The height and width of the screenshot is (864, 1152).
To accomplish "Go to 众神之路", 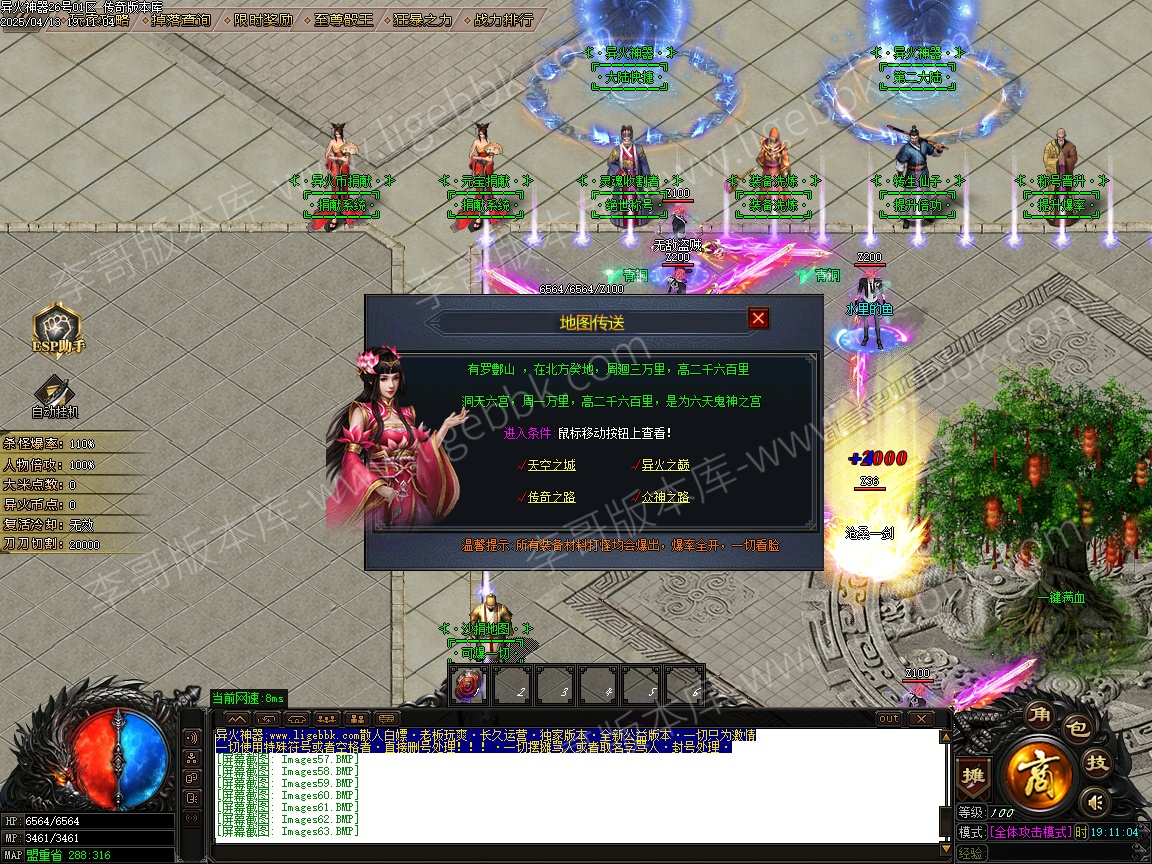I will (665, 497).
